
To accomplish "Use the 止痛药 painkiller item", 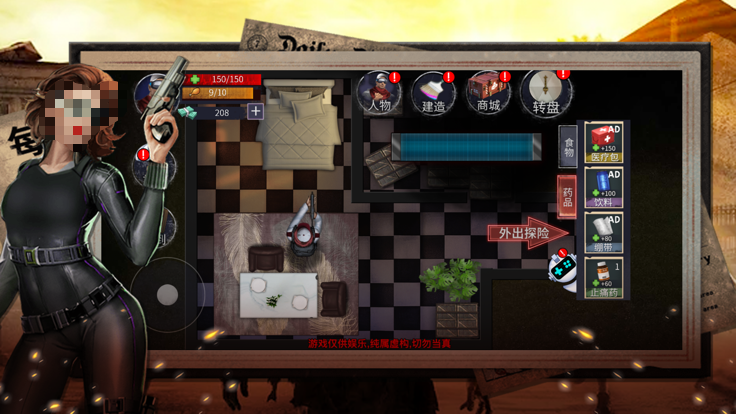I will [x=603, y=278].
